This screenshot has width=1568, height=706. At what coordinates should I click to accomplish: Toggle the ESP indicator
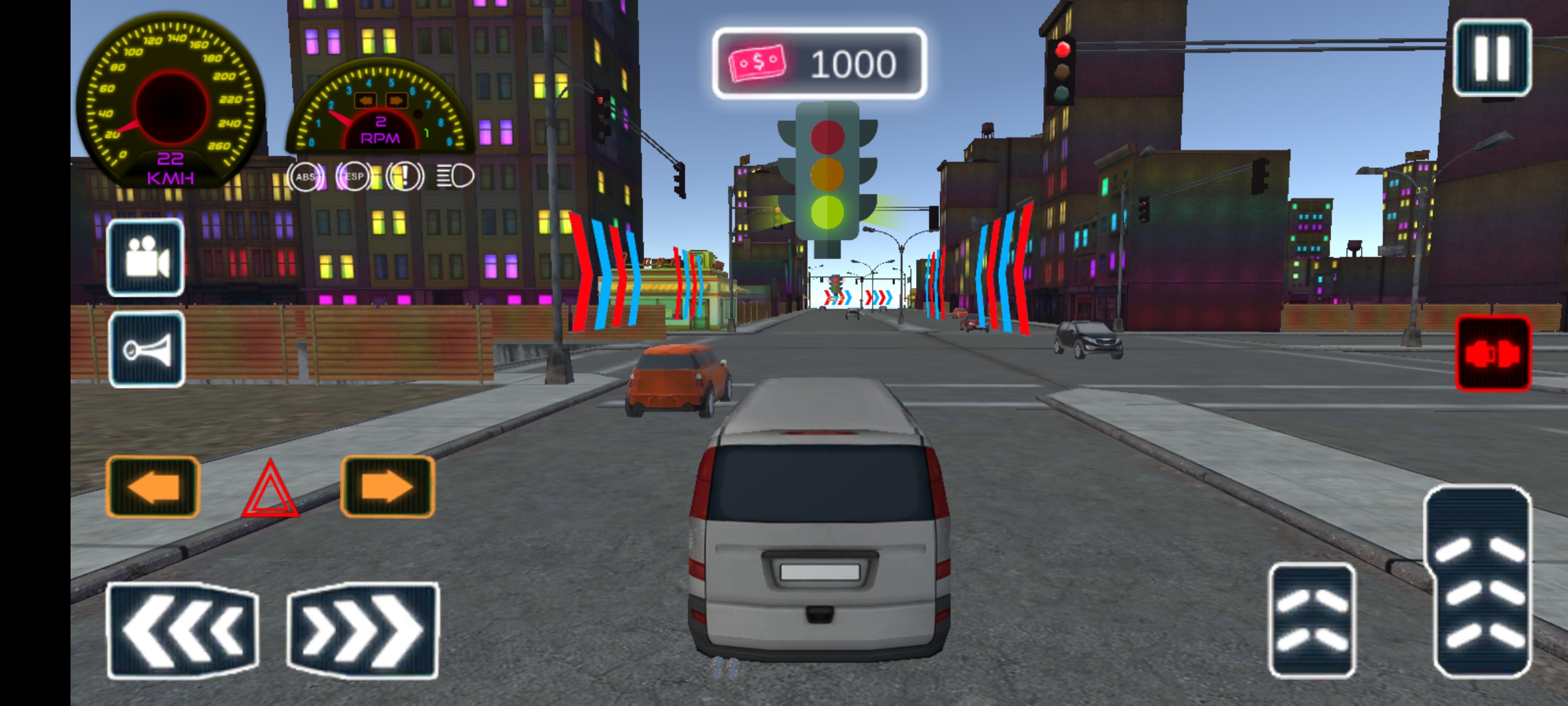tap(353, 176)
